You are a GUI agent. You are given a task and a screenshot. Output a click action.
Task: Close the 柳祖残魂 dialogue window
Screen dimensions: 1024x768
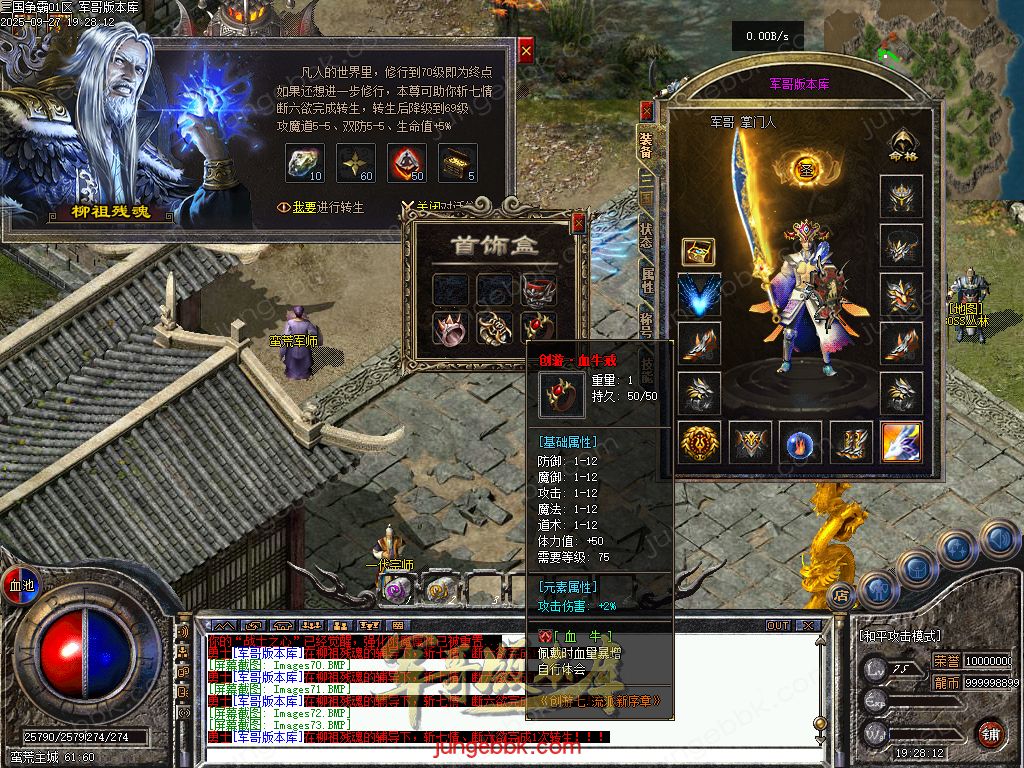click(526, 49)
